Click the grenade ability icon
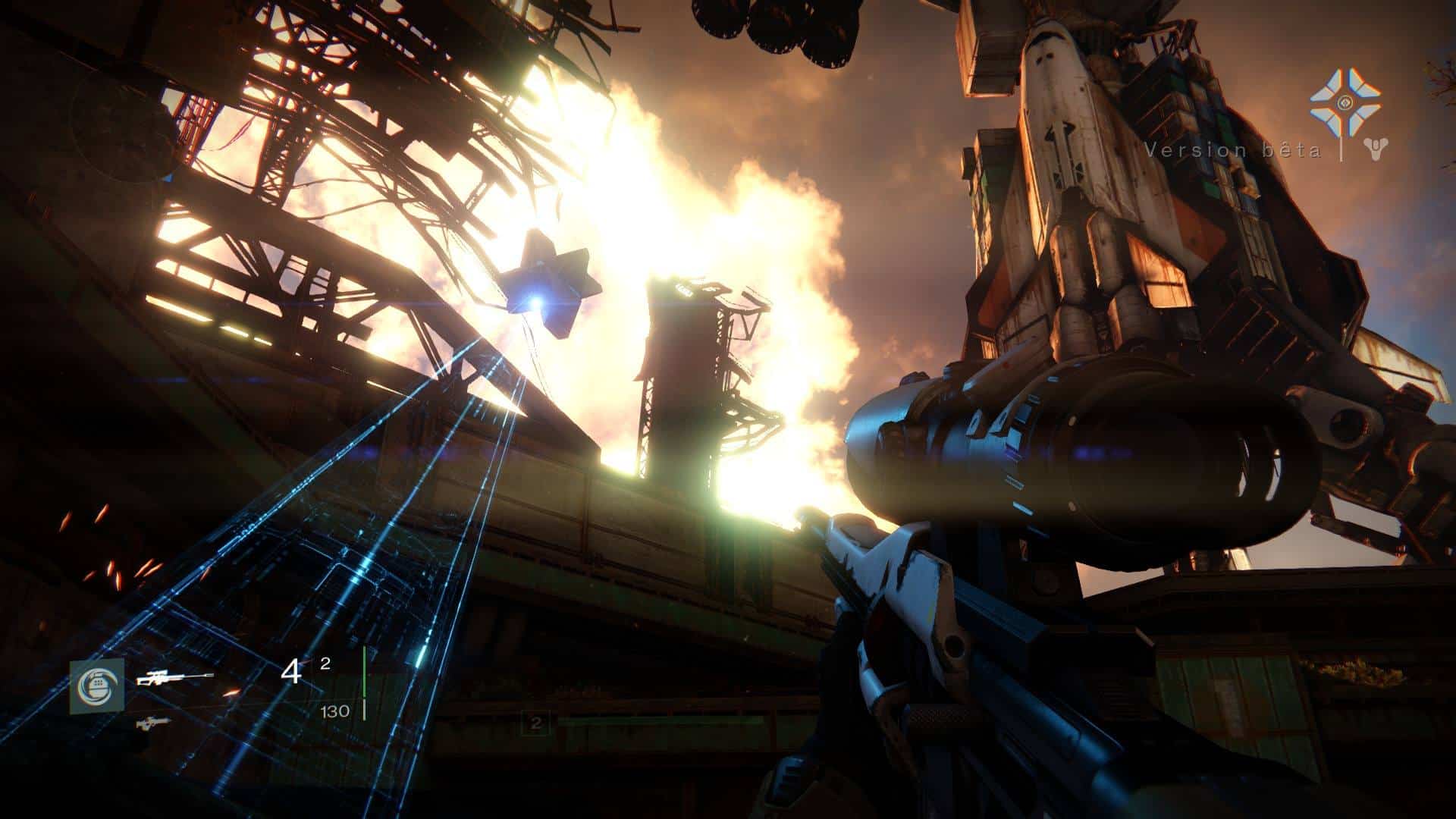 click(96, 686)
